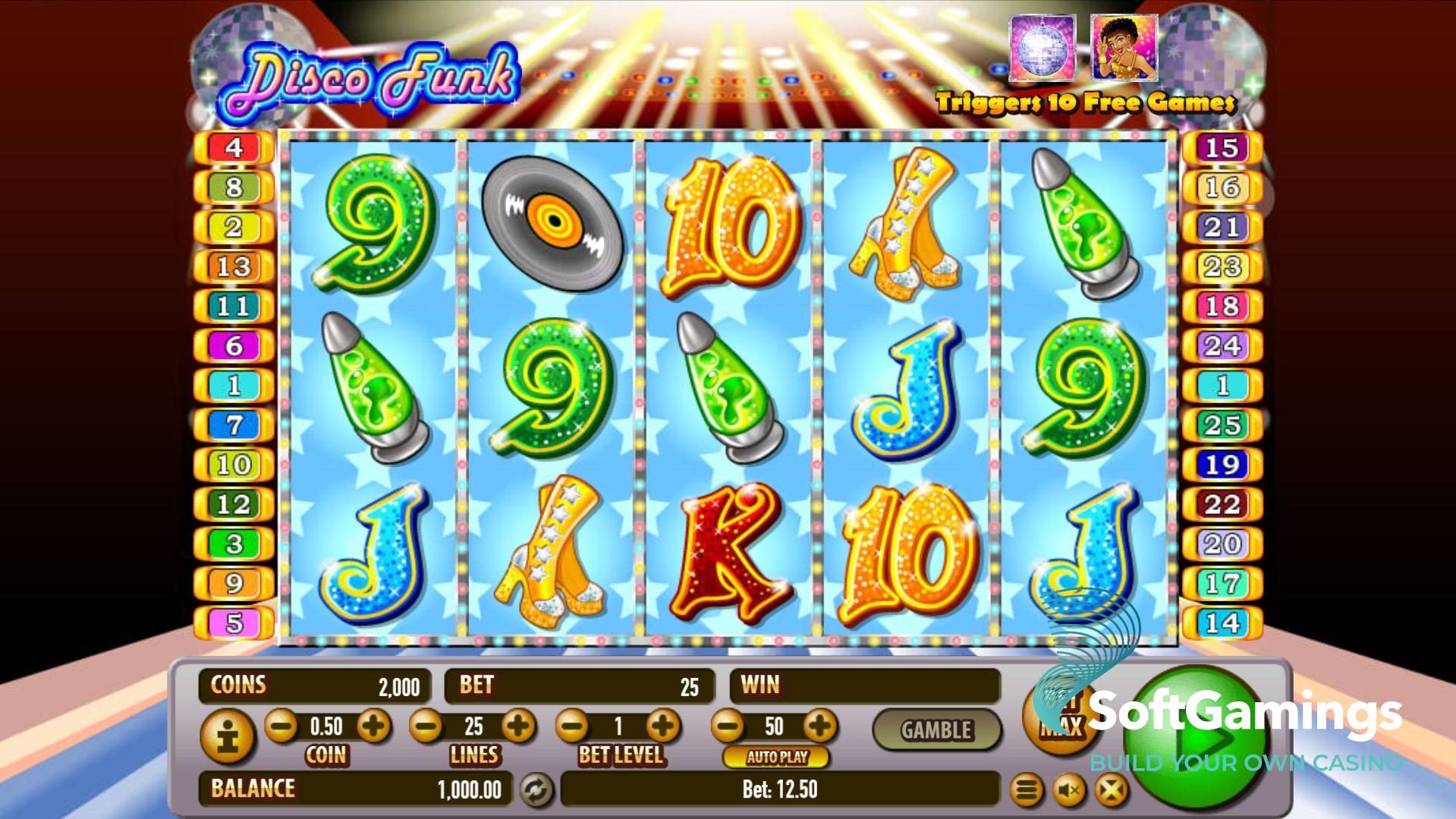Select payline 4 marker on the left
The height and width of the screenshot is (819, 1456).
click(234, 147)
